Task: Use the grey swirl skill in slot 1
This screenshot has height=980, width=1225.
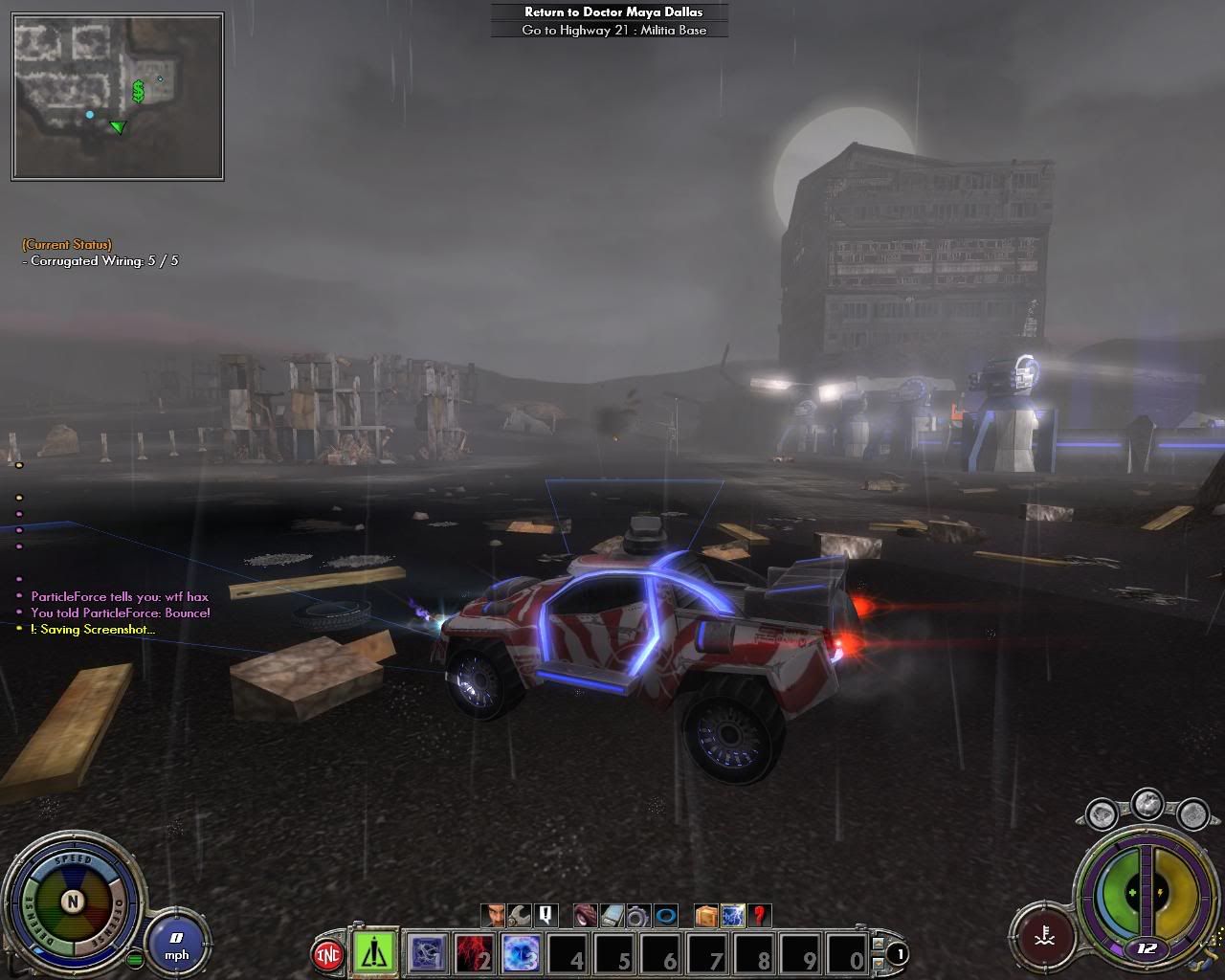Action: point(427,954)
